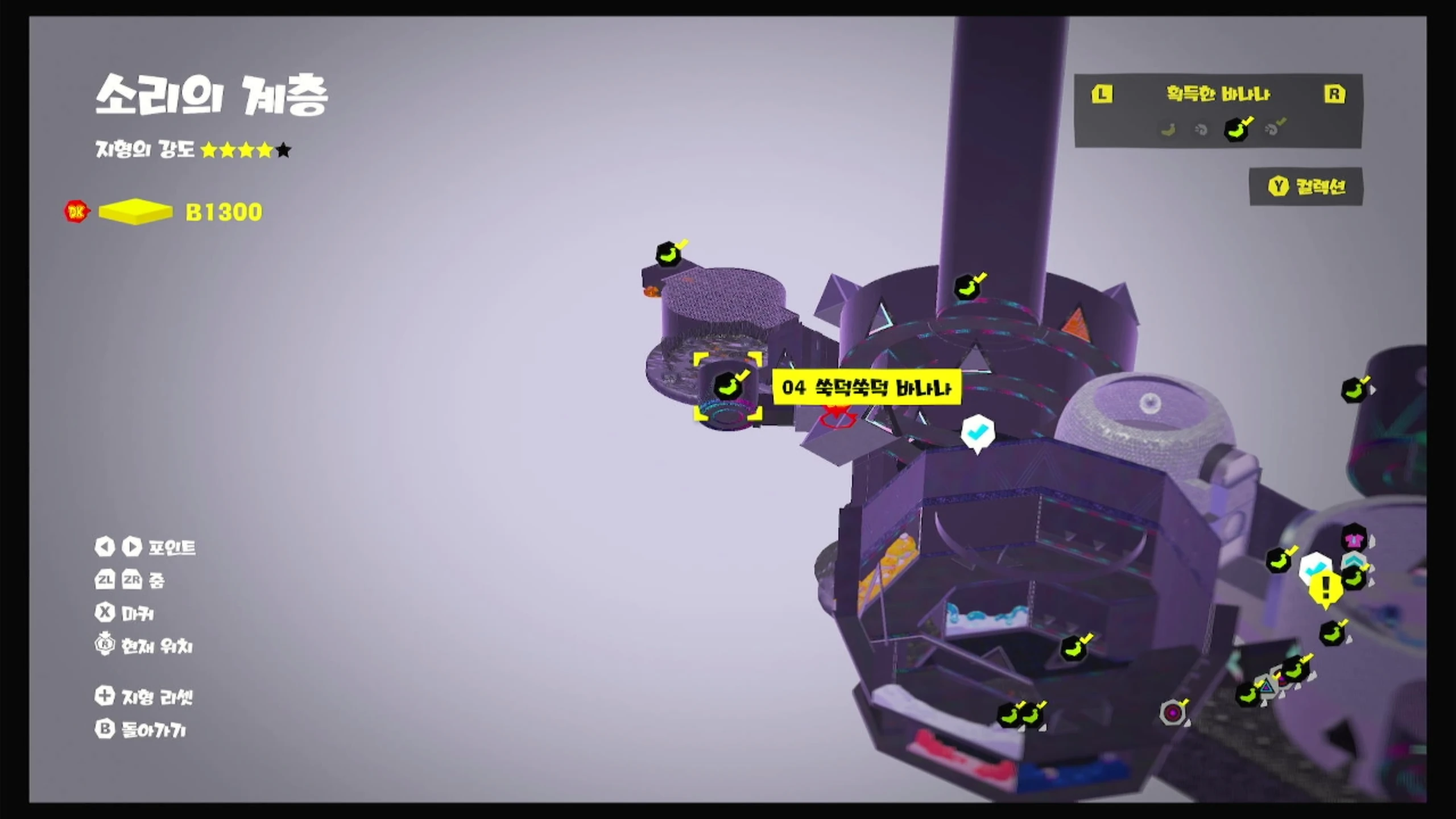Choose the uncollected fossil filter icon
The height and width of the screenshot is (819, 1456).
coord(1201,130)
